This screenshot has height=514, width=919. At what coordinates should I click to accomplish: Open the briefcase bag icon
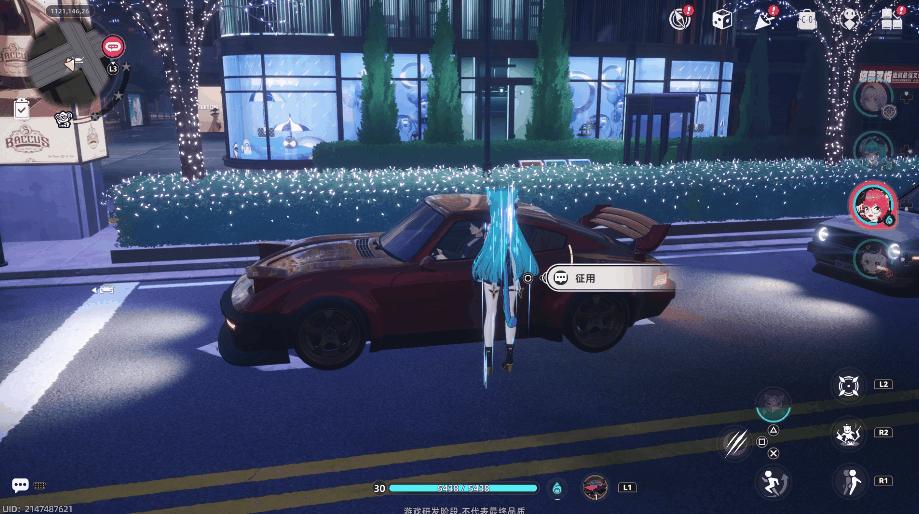(806, 18)
